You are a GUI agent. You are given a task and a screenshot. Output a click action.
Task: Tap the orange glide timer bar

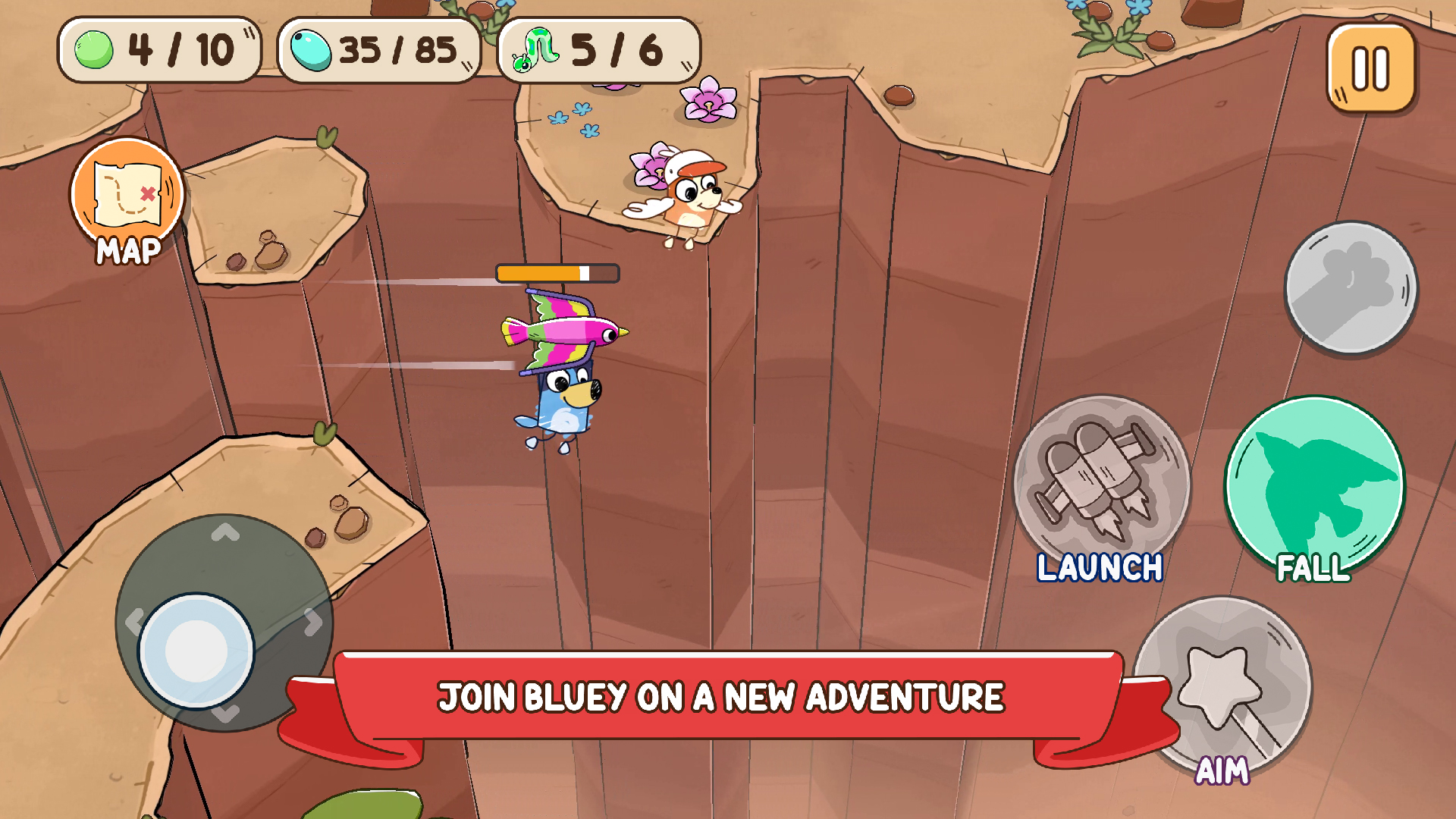tap(557, 271)
